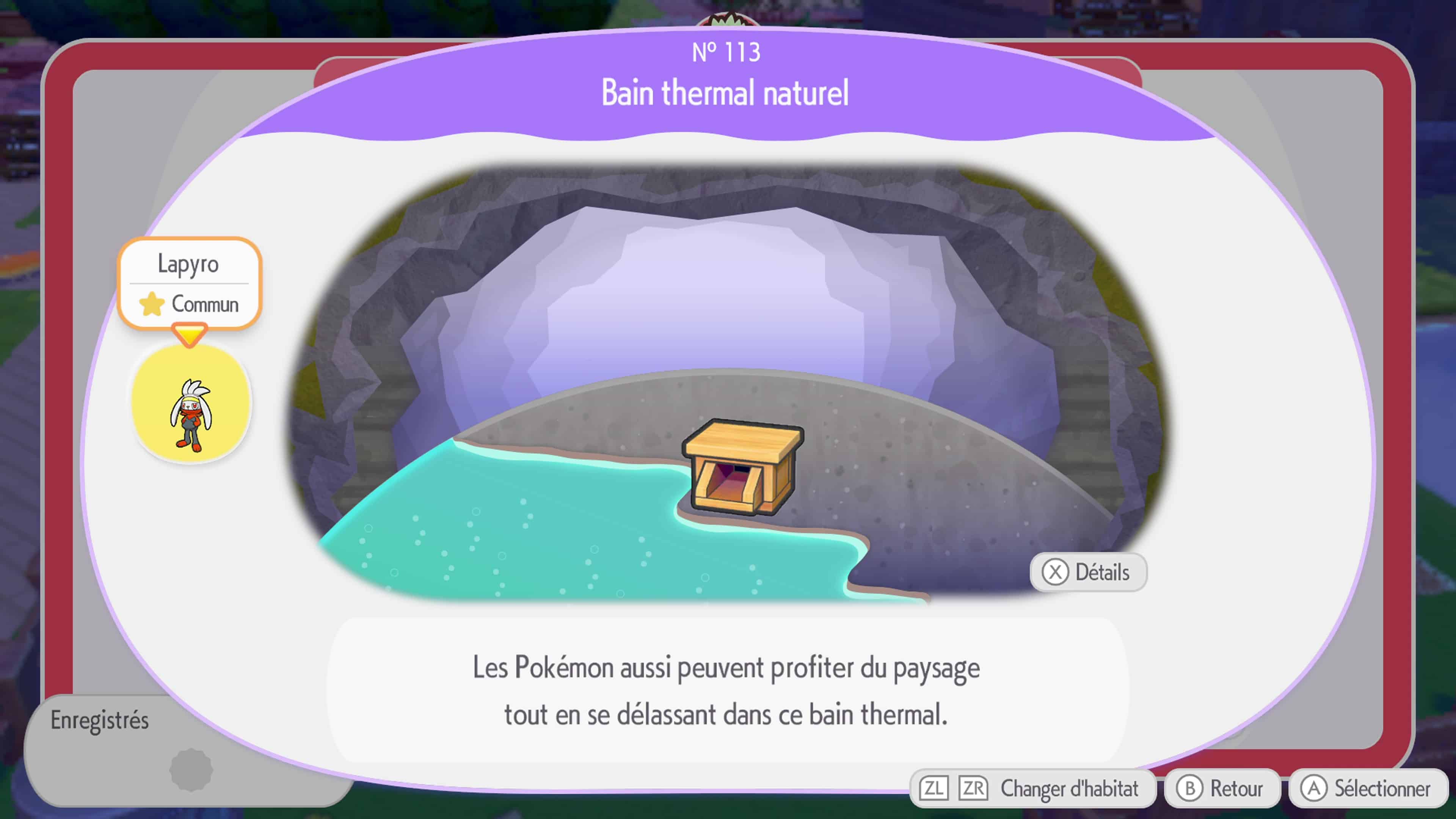Screen dimensions: 1456x819
Task: Click the star icon beside Commun
Action: [x=152, y=304]
